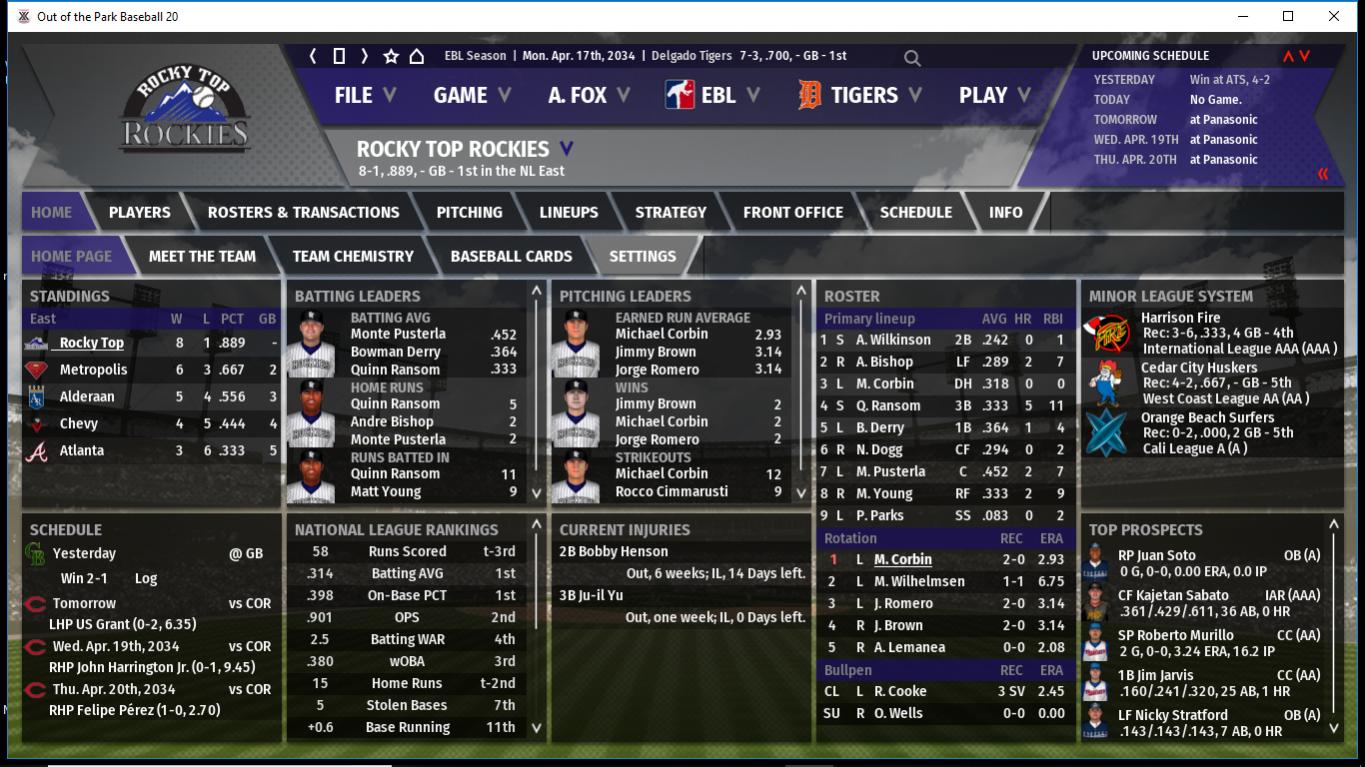Open the Team Chemistry subtab
Image resolution: width=1365 pixels, height=767 pixels.
352,256
